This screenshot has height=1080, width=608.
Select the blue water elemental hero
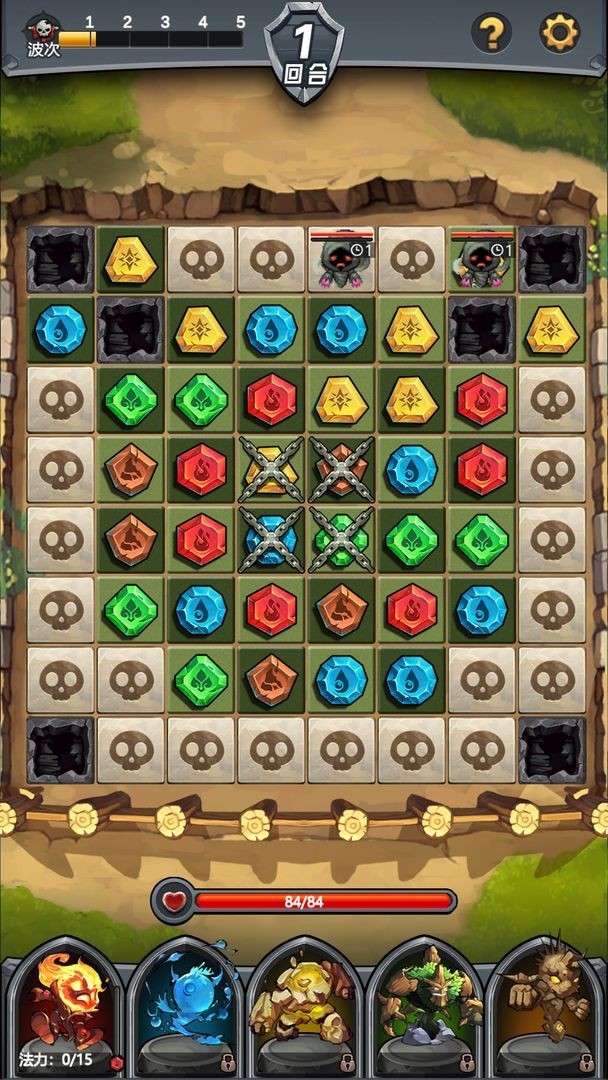click(186, 1005)
